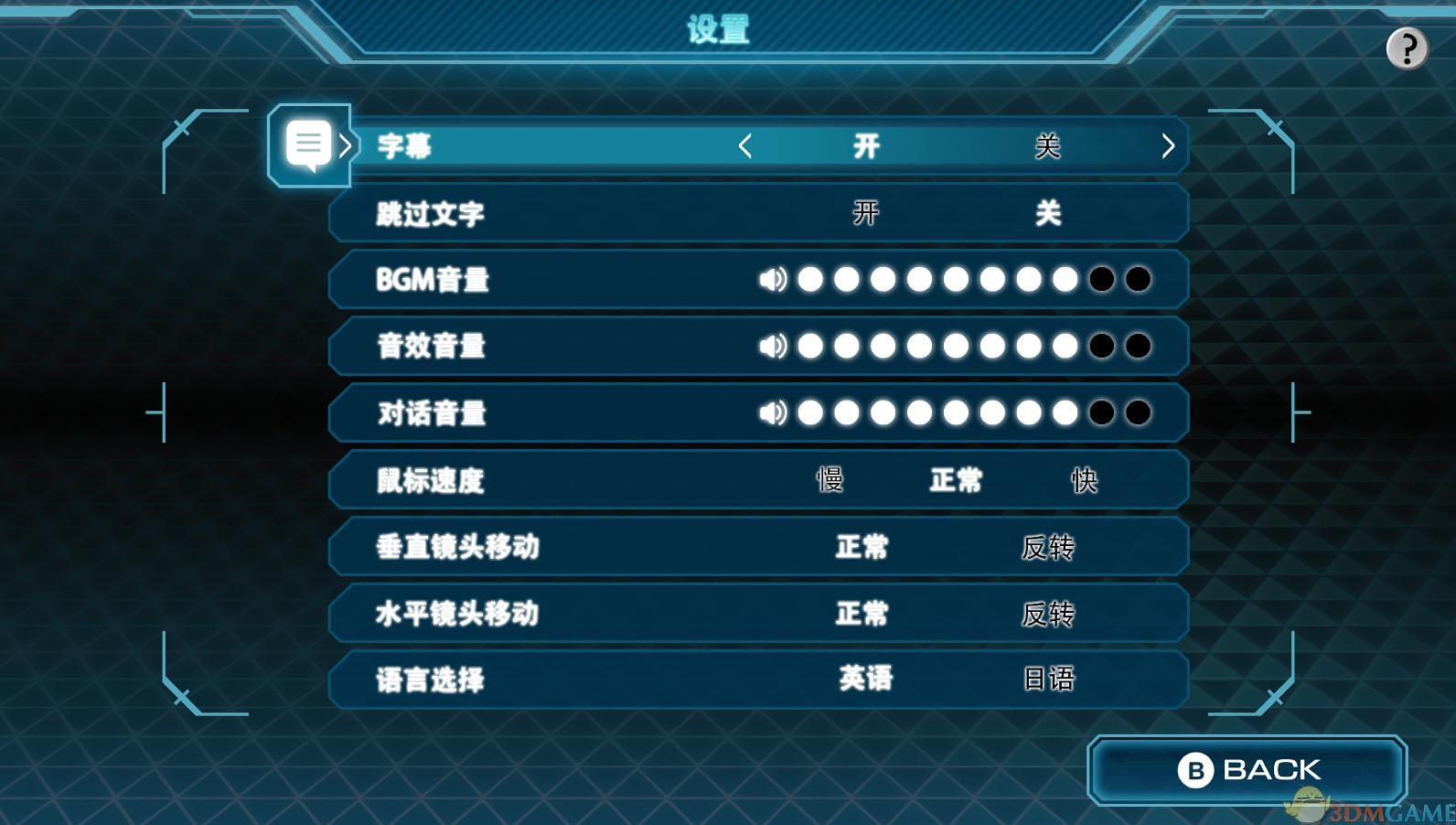Enable 跳过文字 by selecting 开
The image size is (1456, 825).
click(x=862, y=212)
